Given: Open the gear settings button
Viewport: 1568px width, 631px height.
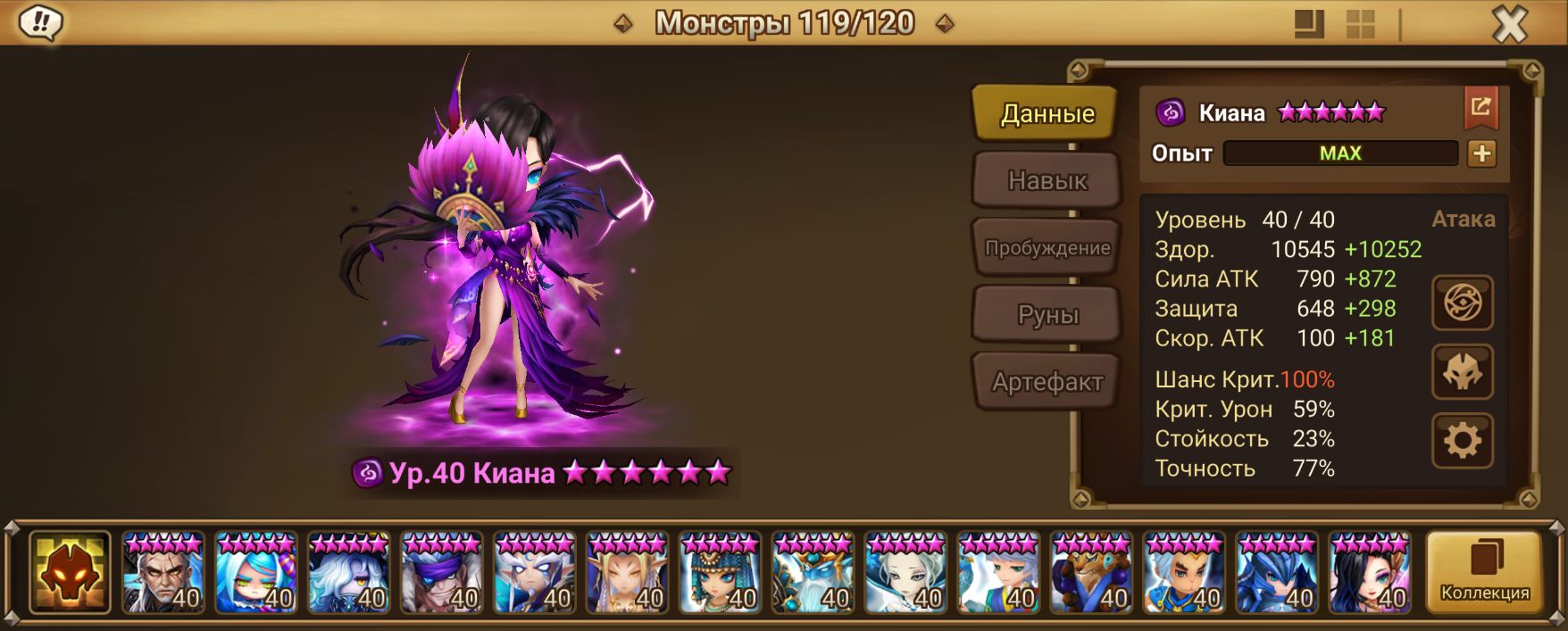Looking at the screenshot, I should point(1462,441).
